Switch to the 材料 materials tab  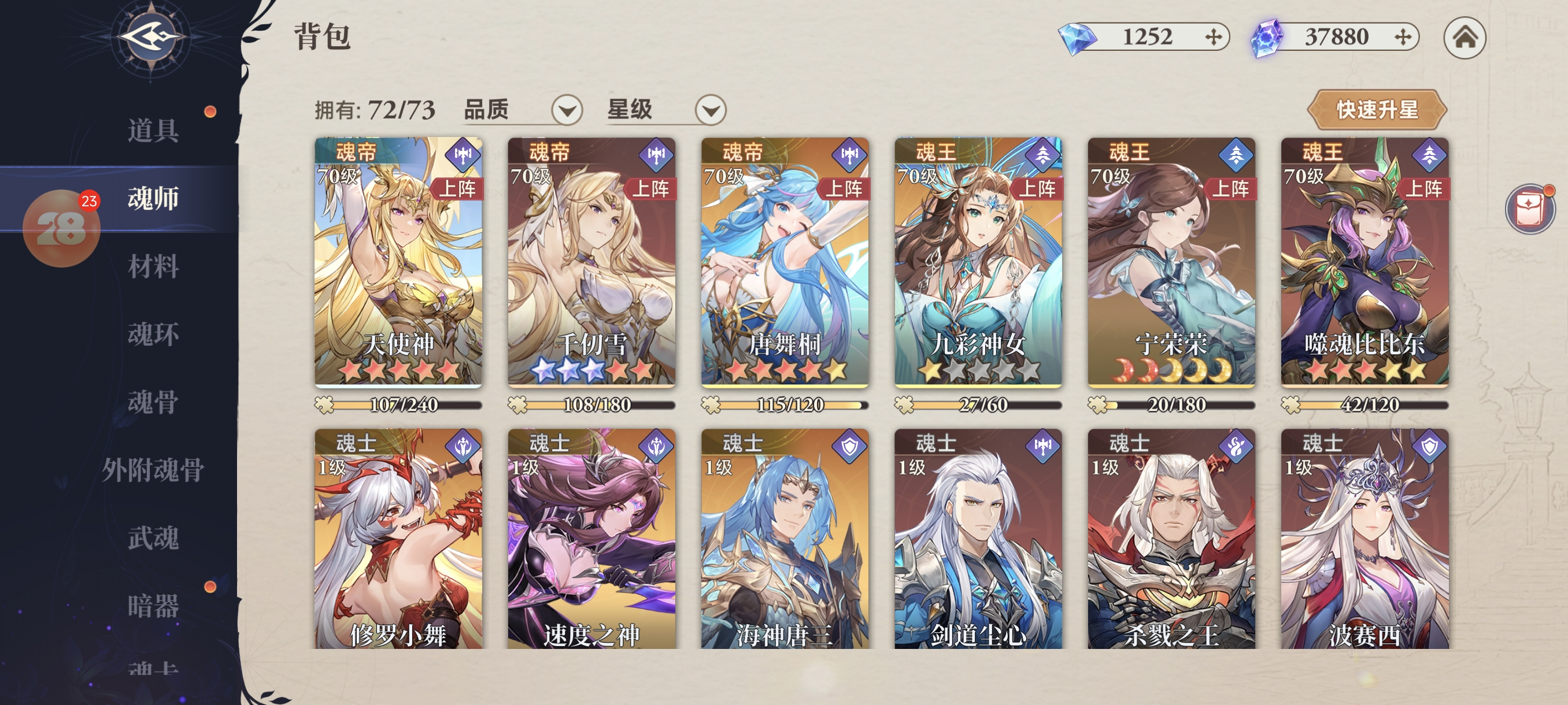click(152, 266)
